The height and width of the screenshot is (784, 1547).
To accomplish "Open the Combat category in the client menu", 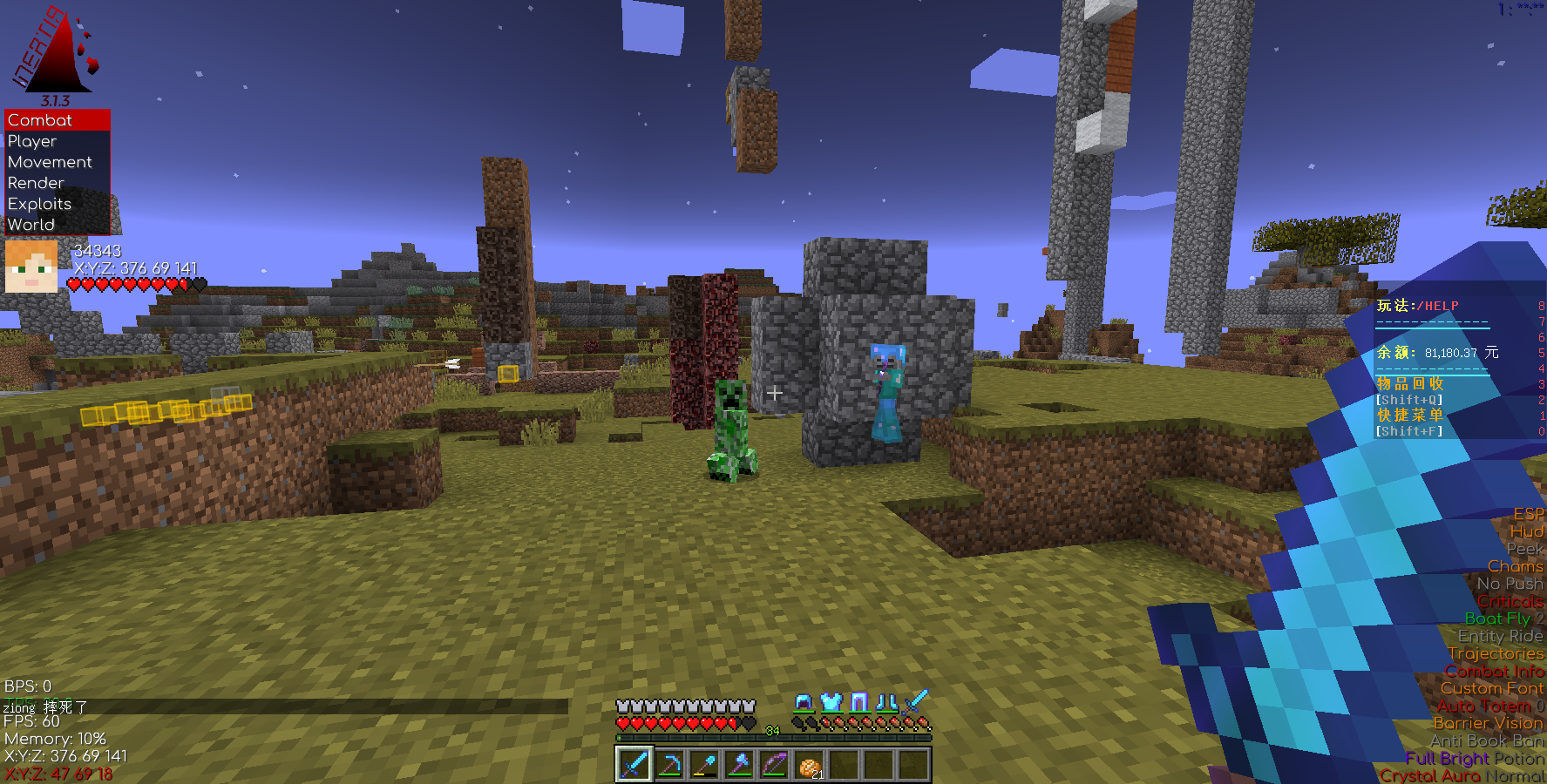I will click(x=41, y=120).
